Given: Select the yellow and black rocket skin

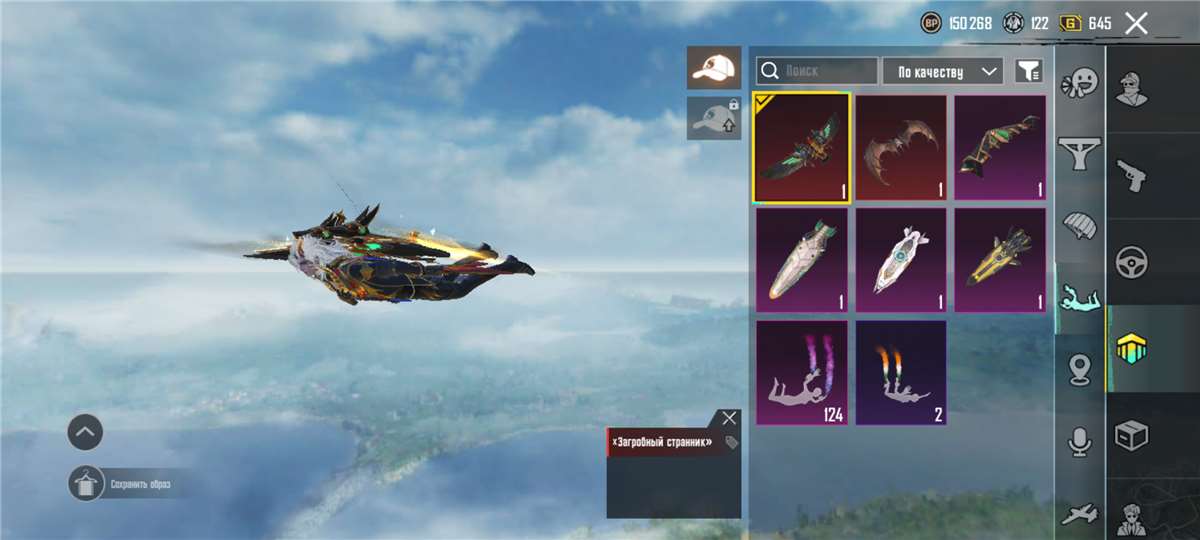Looking at the screenshot, I should 999,260.
